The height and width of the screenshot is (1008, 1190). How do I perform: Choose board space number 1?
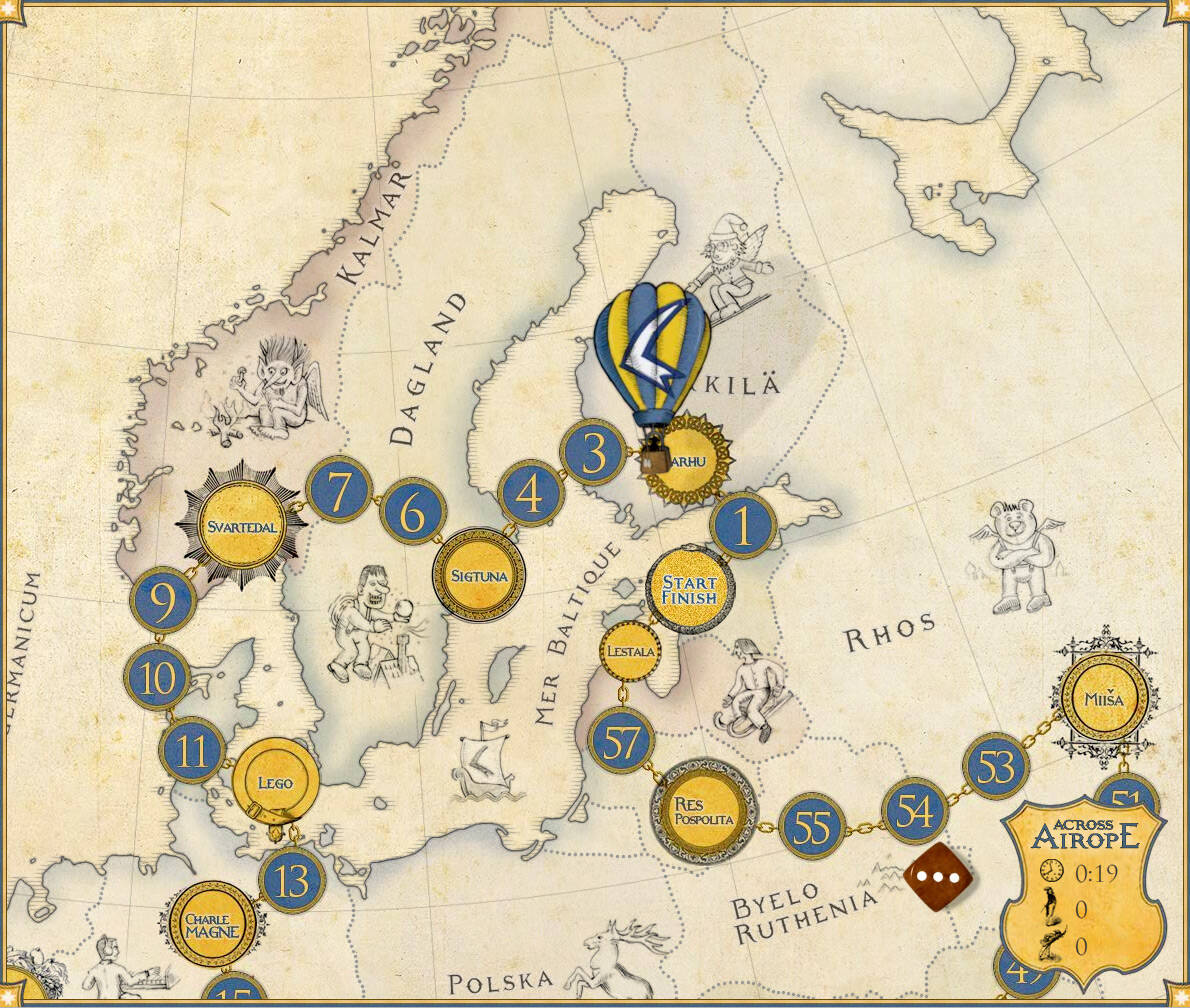(743, 526)
